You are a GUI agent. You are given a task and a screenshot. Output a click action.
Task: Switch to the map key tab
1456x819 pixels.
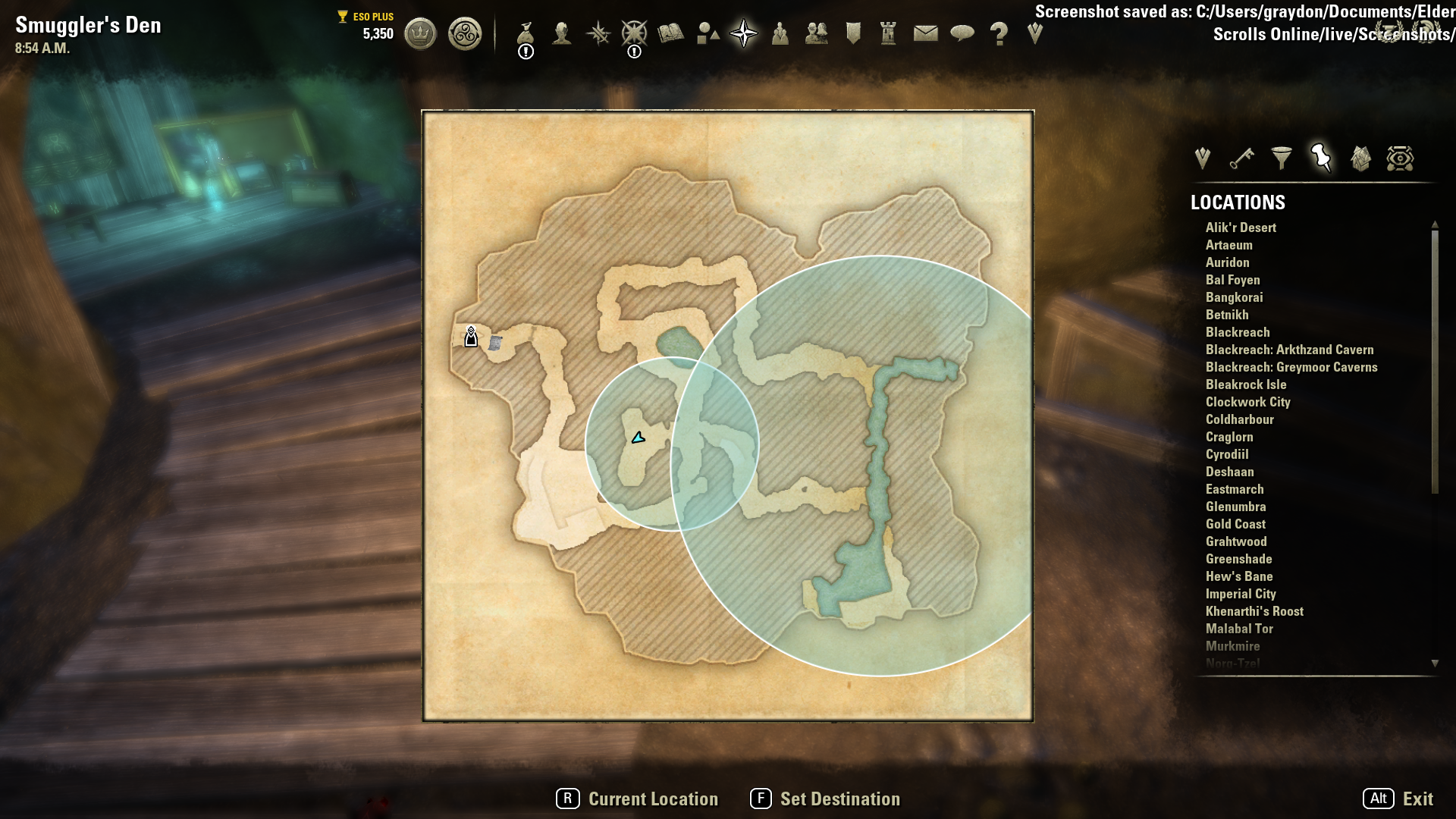(1242, 158)
